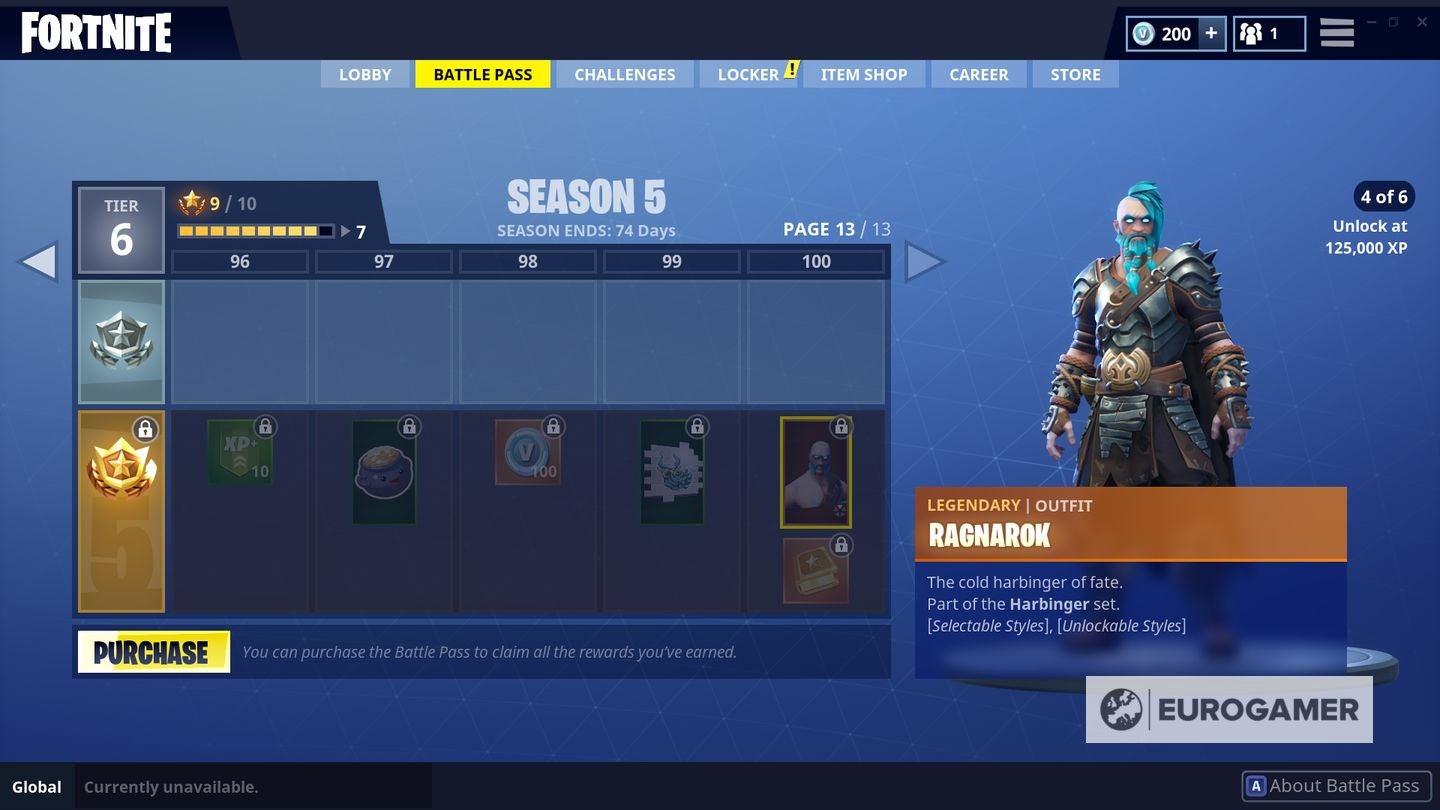Open the Item Shop tab
Screen dimensions: 1440x810
(864, 74)
